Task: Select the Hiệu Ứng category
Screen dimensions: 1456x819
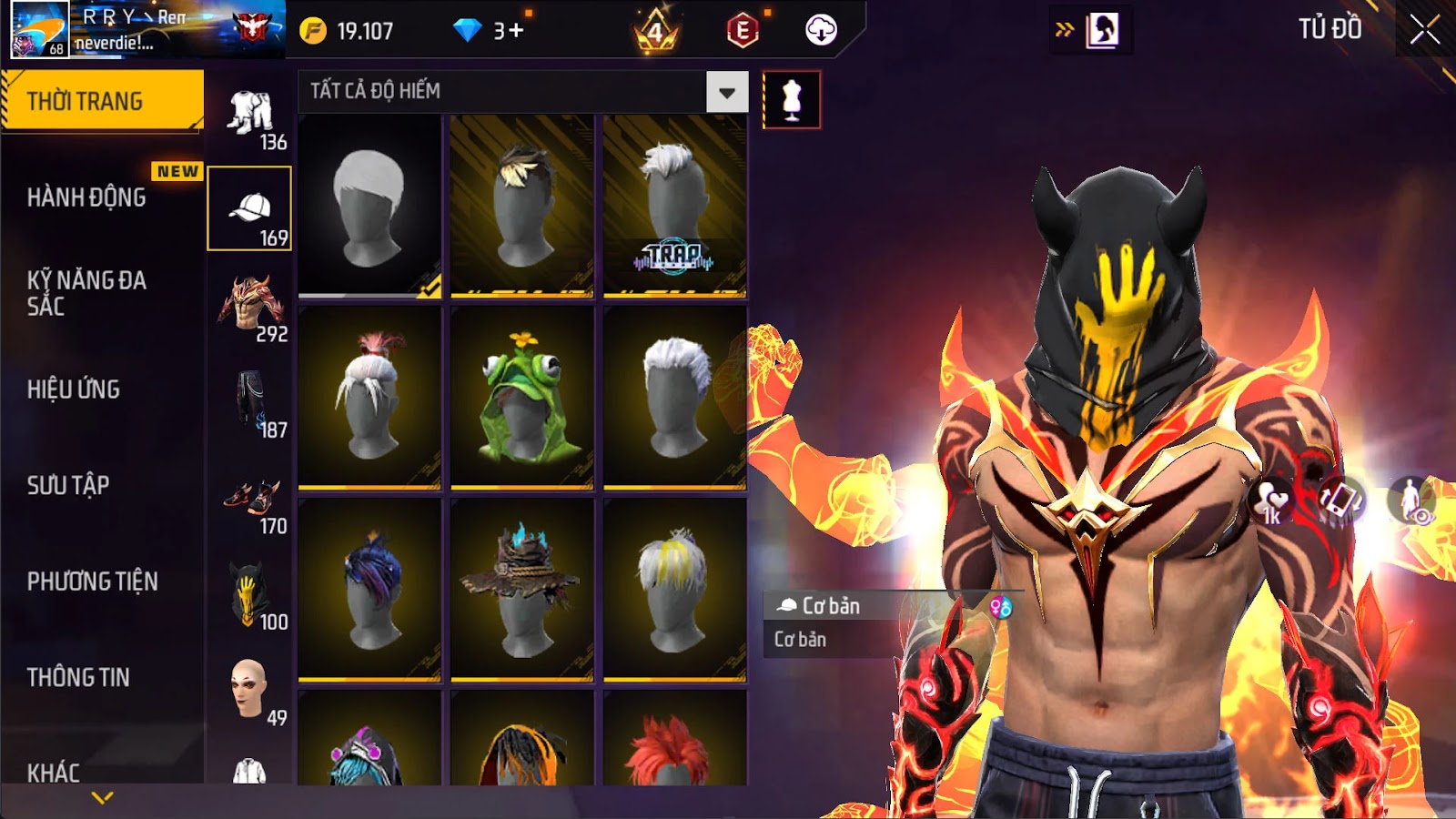Action: pyautogui.click(x=75, y=389)
